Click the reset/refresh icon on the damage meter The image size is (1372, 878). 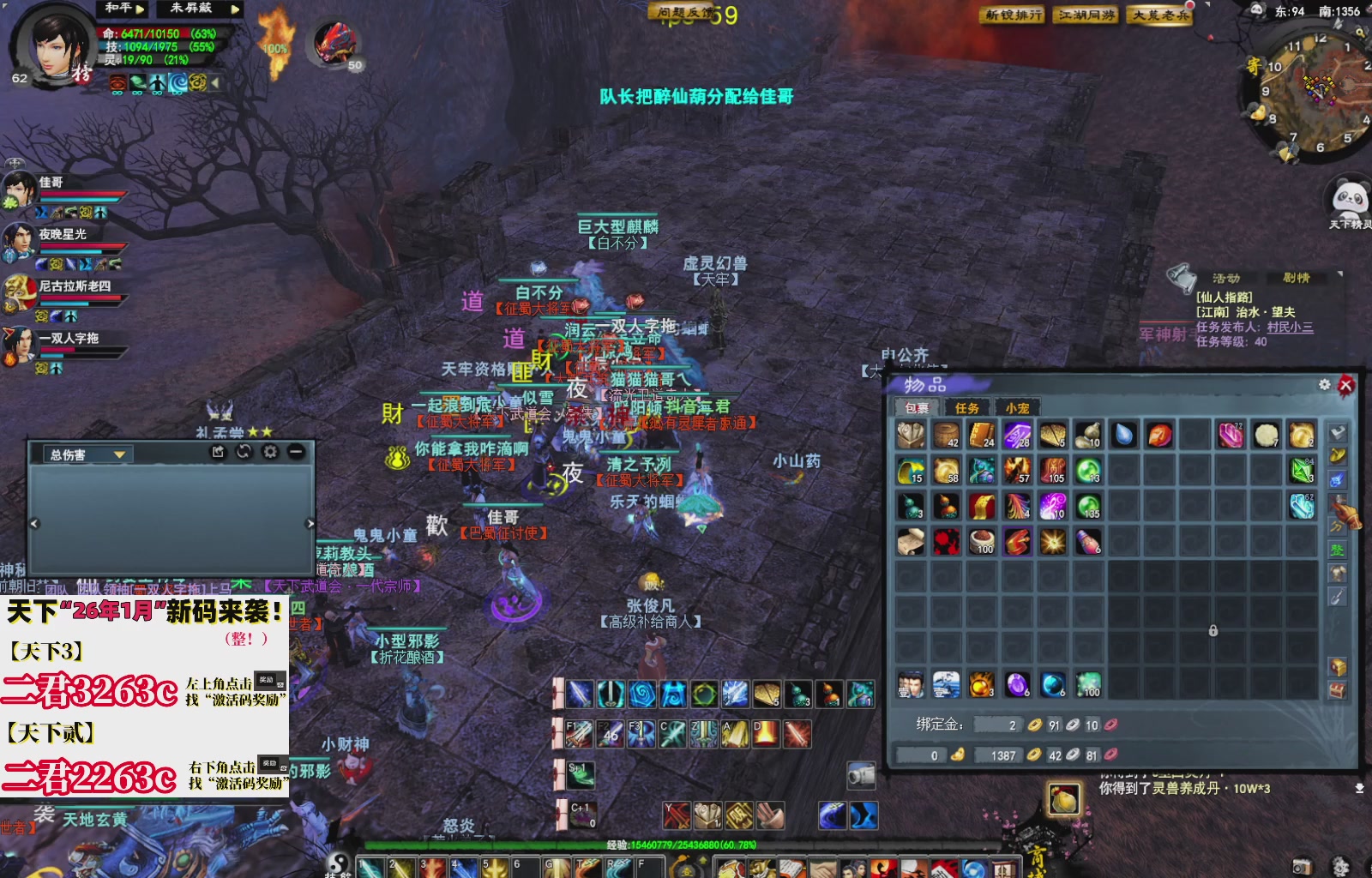click(244, 451)
